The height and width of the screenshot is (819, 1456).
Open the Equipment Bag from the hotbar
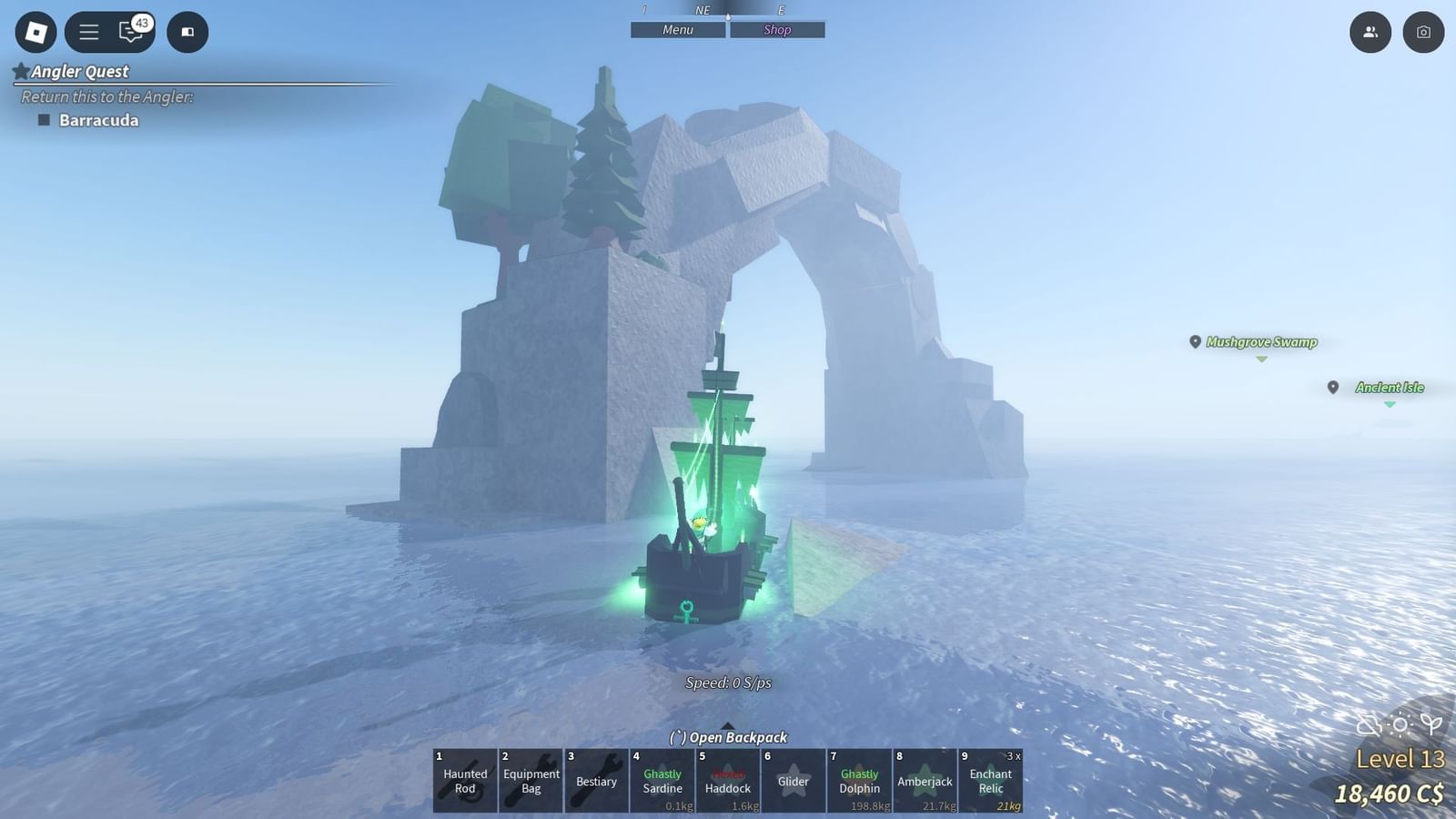click(x=531, y=781)
